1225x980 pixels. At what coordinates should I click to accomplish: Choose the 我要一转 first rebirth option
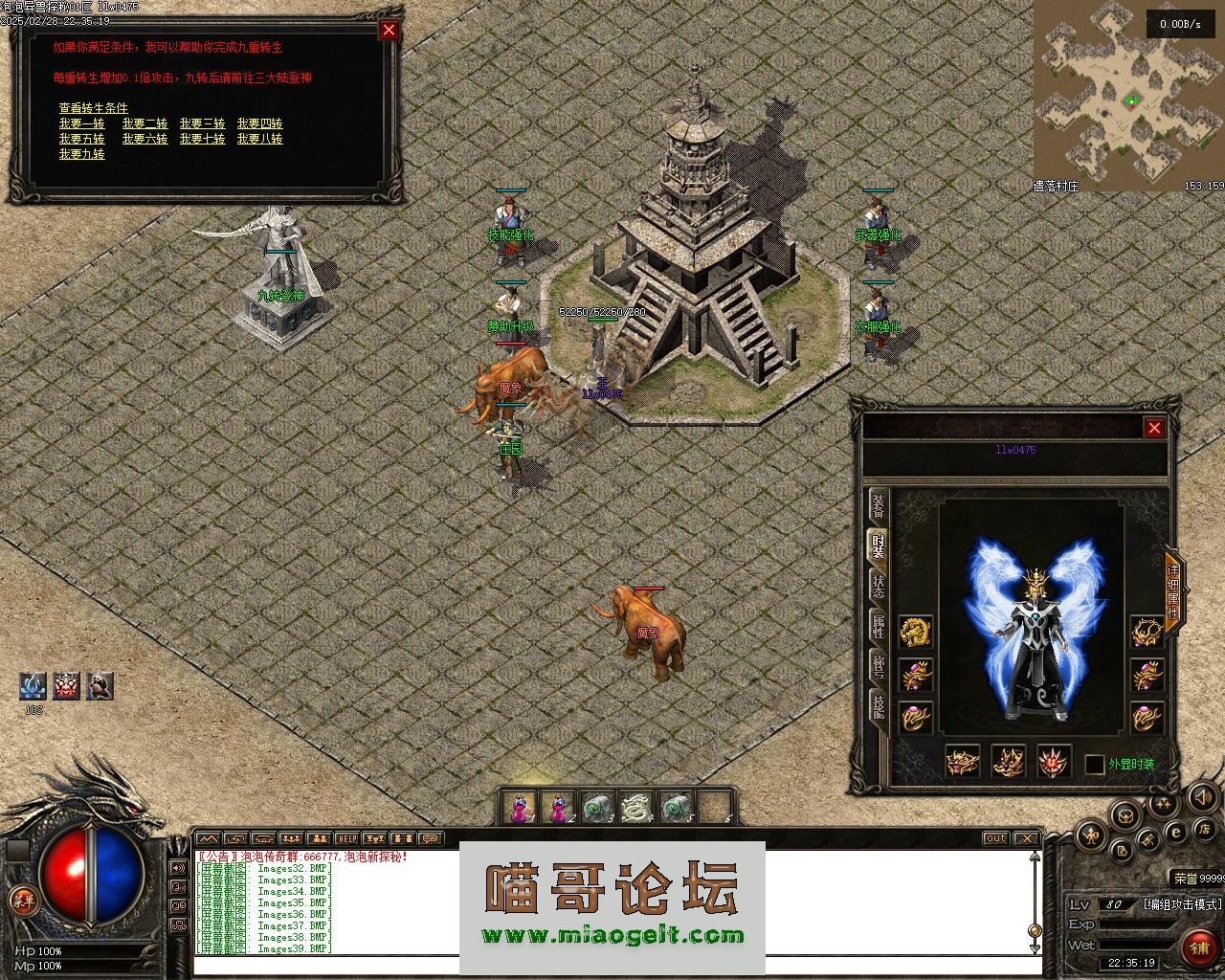[x=81, y=123]
